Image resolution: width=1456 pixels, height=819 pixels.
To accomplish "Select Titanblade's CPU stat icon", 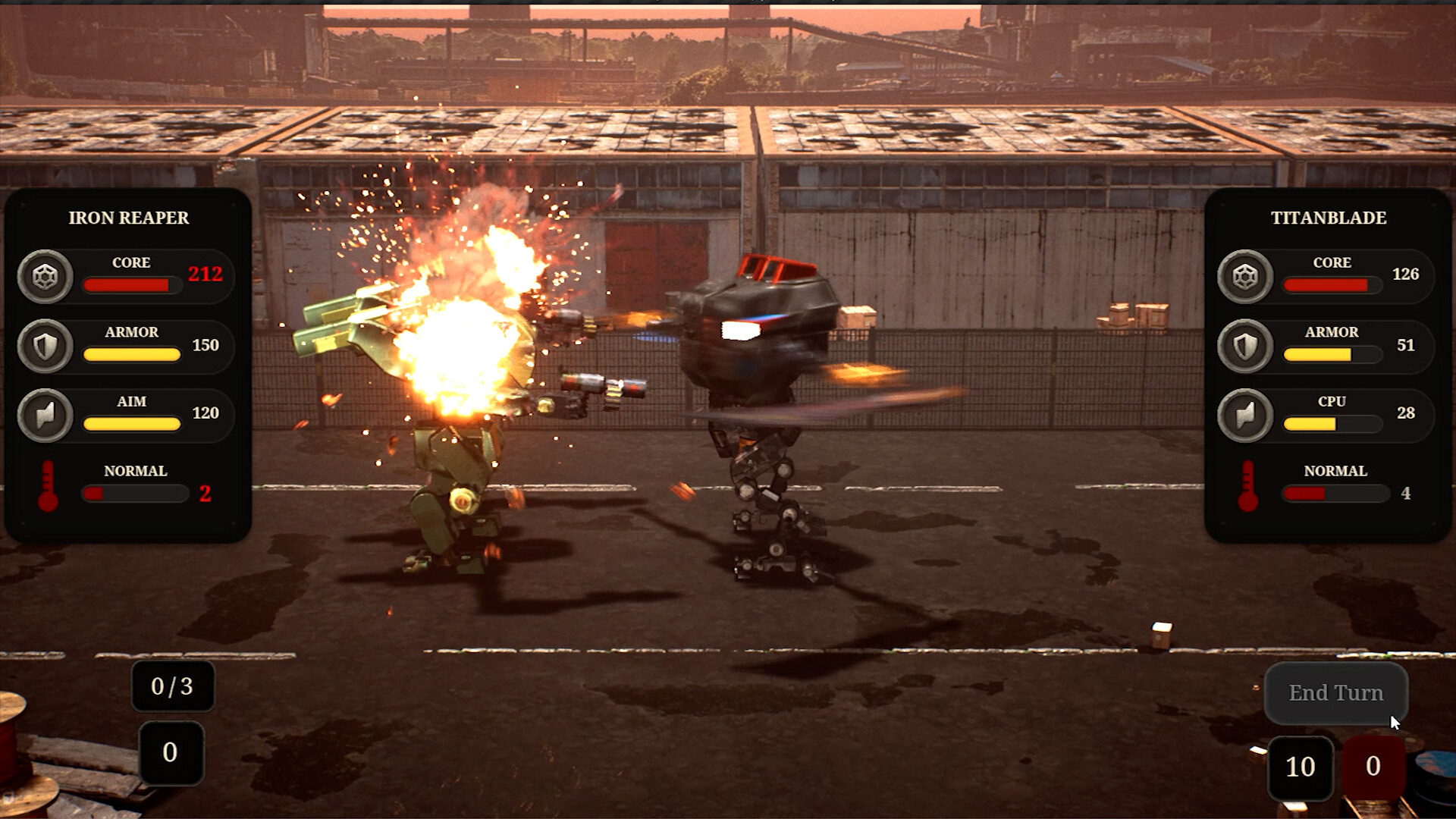I will point(1244,414).
